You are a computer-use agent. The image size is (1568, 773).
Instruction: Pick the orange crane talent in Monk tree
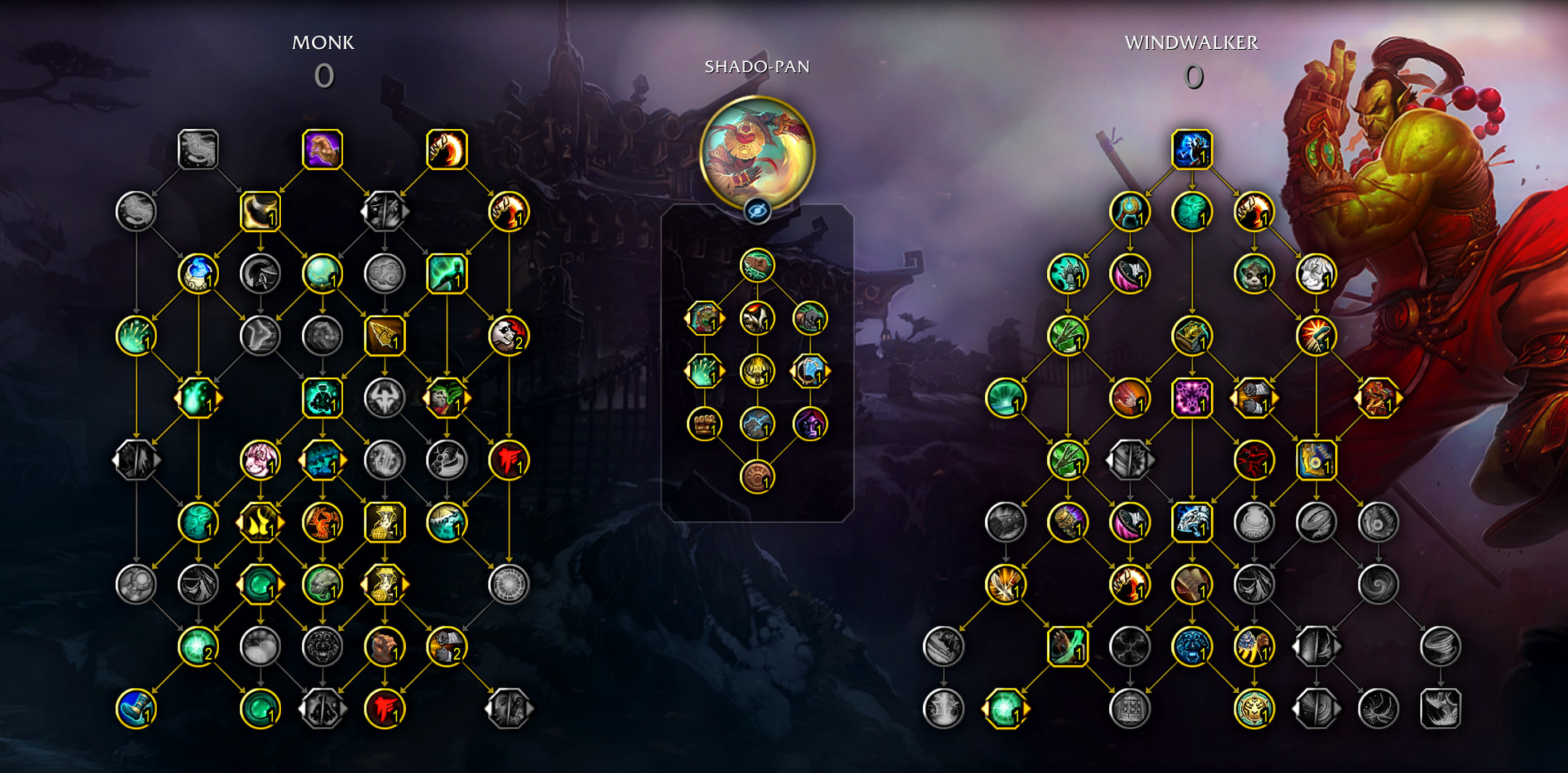coord(323,522)
